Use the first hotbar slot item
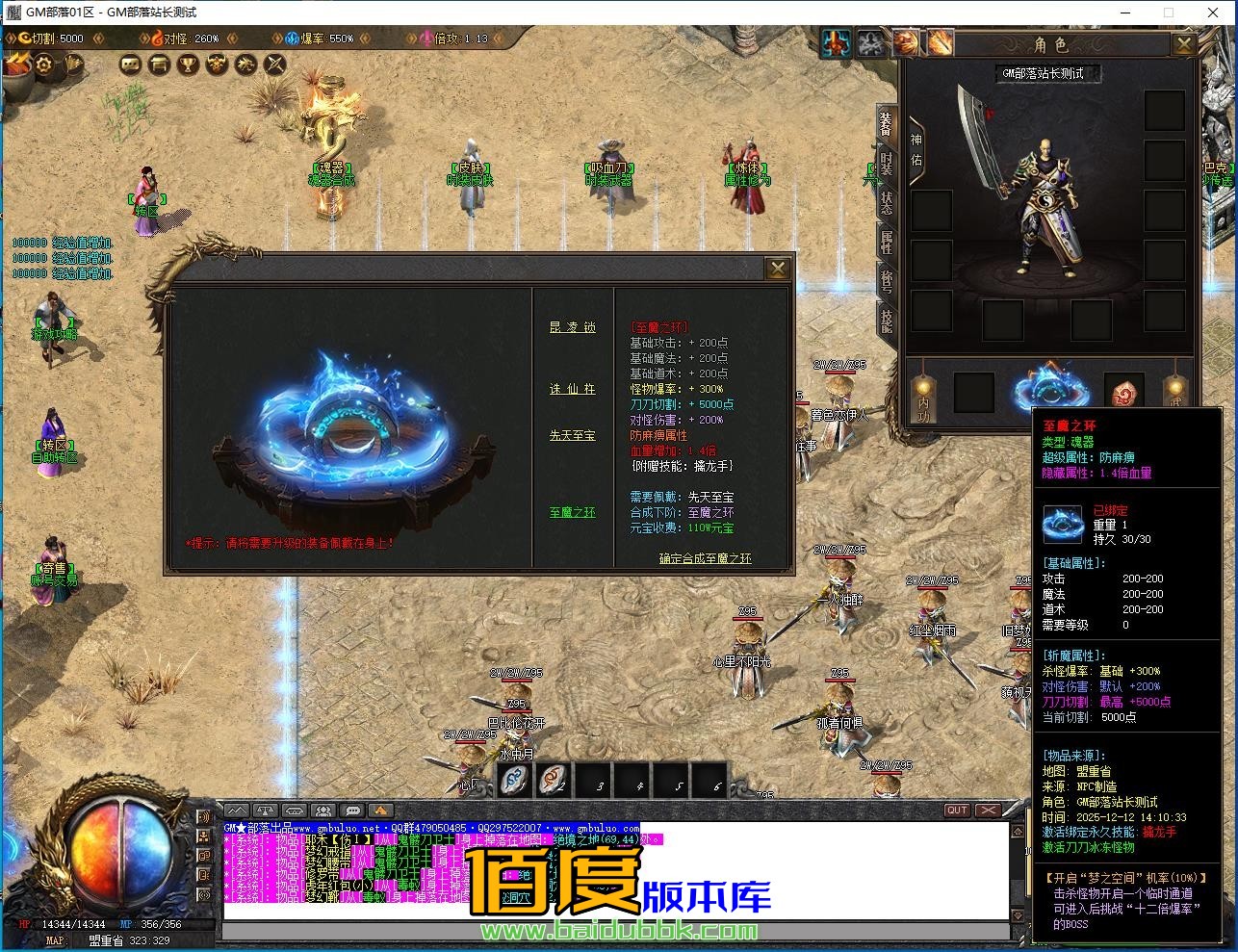The height and width of the screenshot is (952, 1238). [515, 780]
